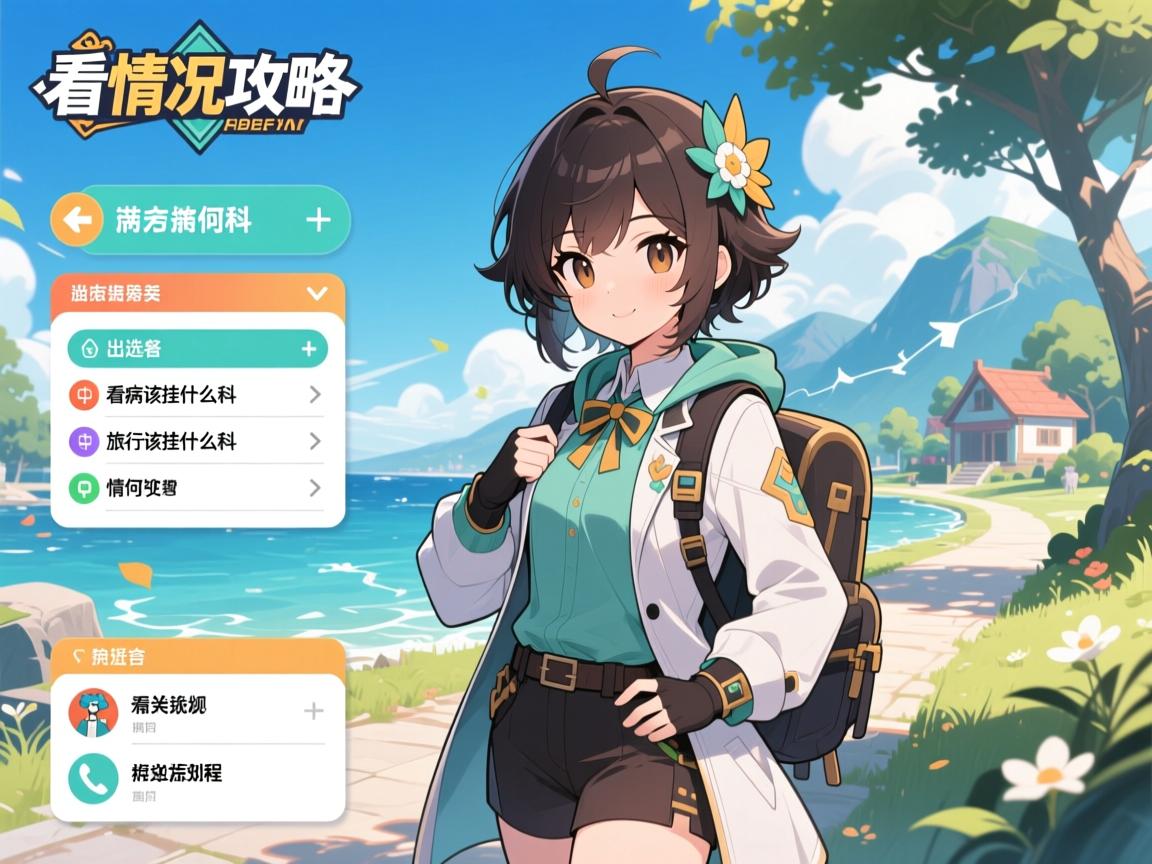The width and height of the screenshot is (1152, 864).
Task: Select the green 出选各 row
Action: [197, 348]
